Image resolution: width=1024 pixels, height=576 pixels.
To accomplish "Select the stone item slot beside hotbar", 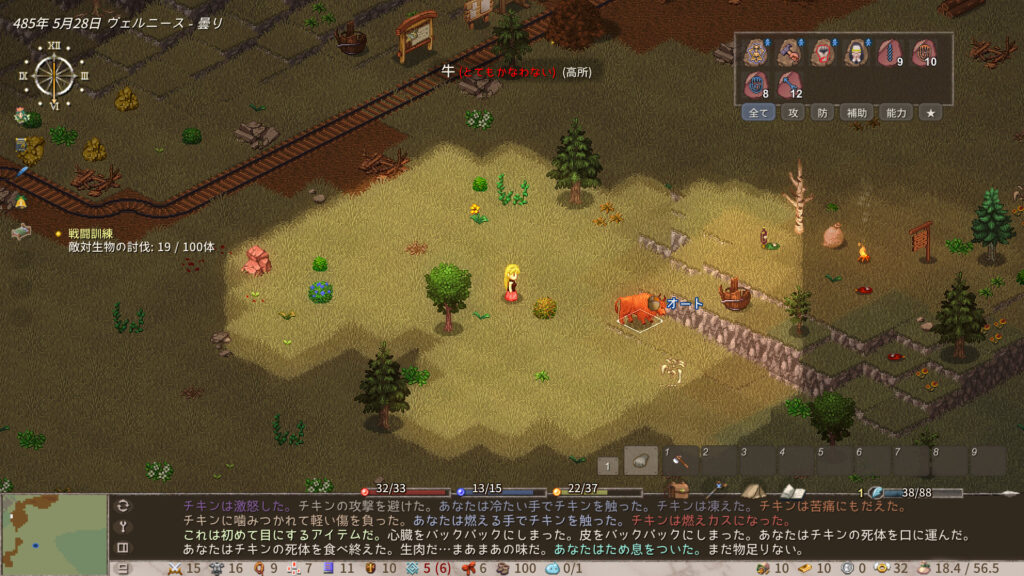I will click(641, 460).
